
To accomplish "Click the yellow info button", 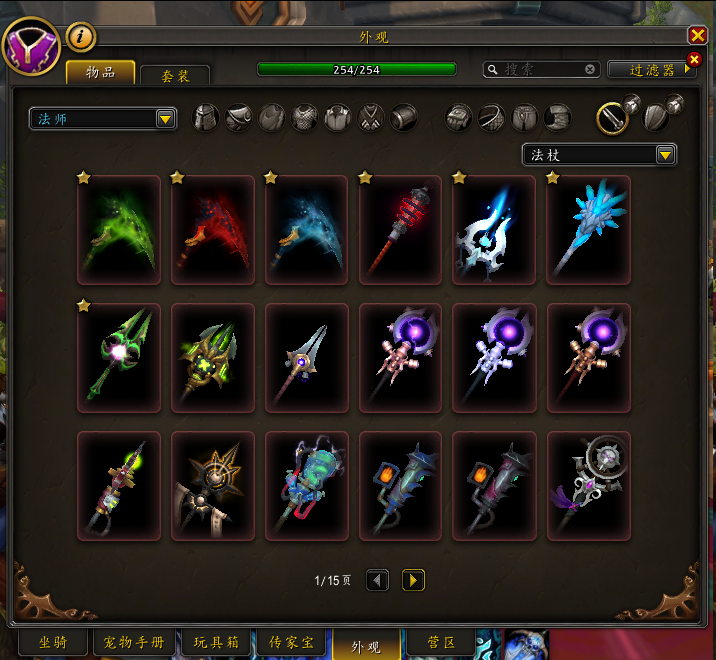I will 81,37.
